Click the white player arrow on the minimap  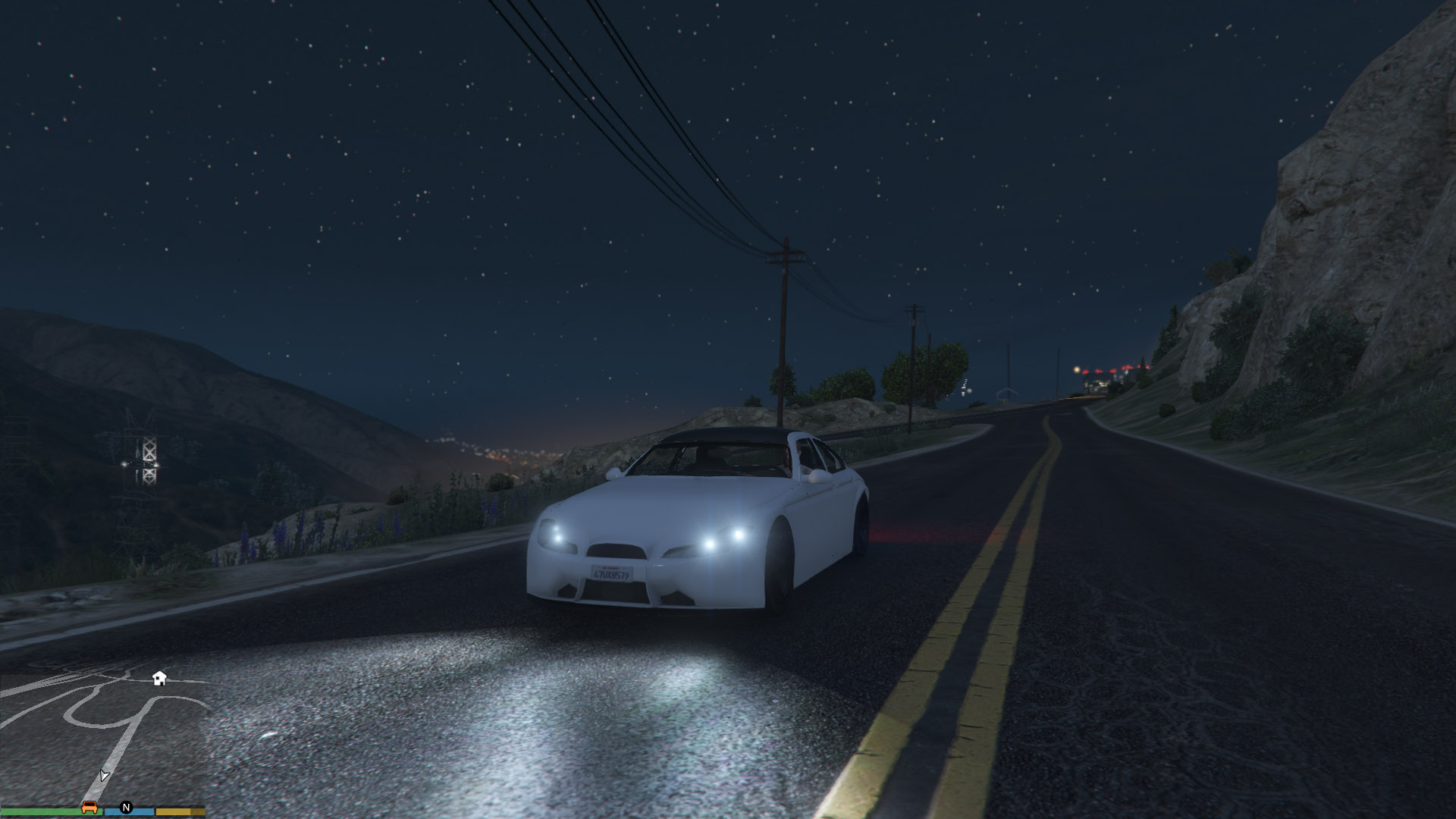click(104, 775)
